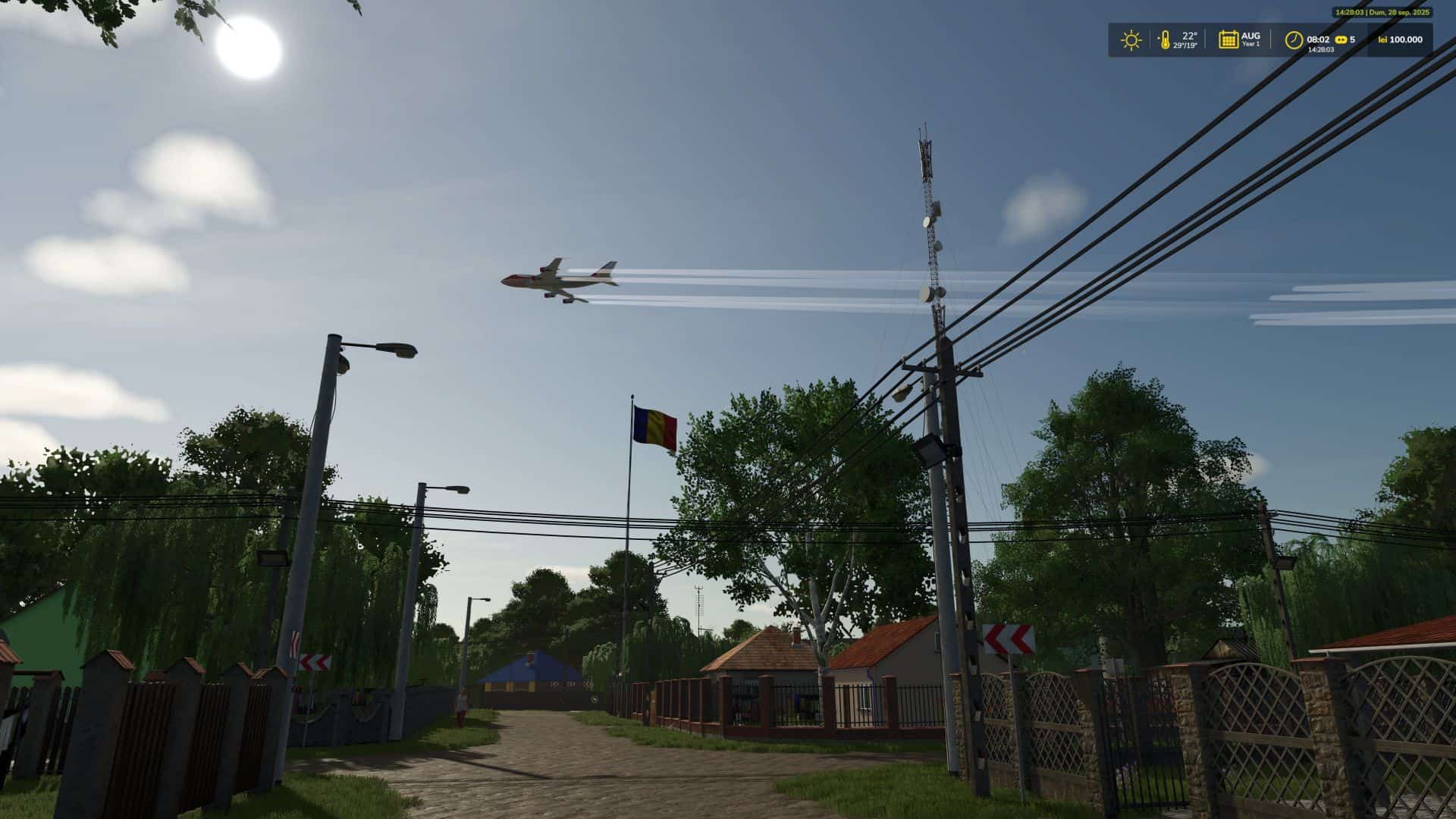The image size is (1456, 819).
Task: Click the Year 1 label under AUG
Action: tap(1251, 44)
